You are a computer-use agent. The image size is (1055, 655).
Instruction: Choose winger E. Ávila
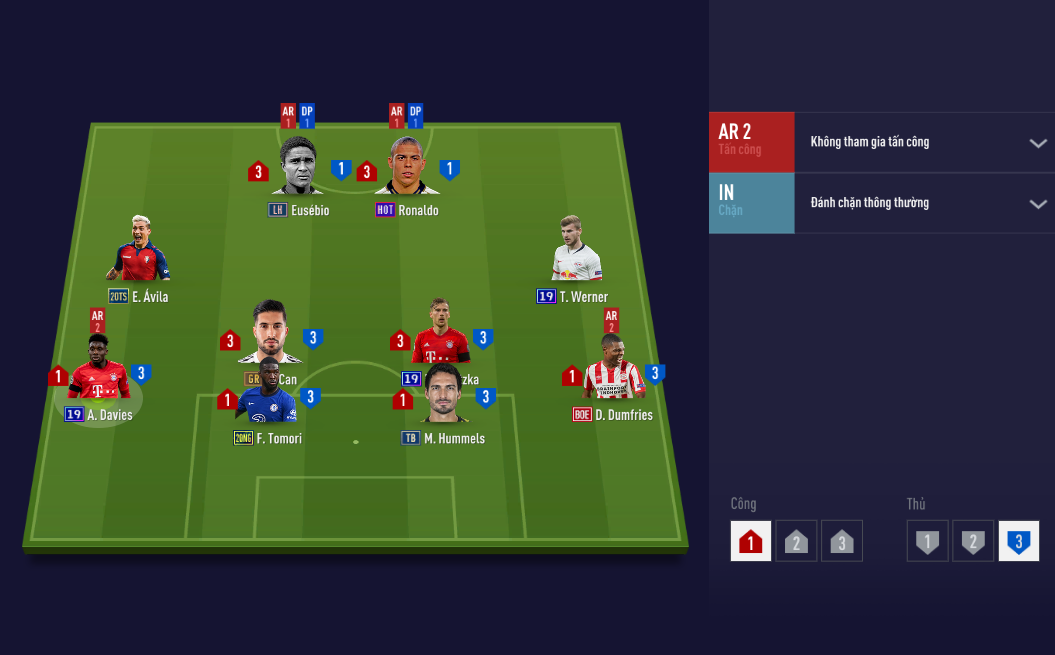[x=139, y=250]
